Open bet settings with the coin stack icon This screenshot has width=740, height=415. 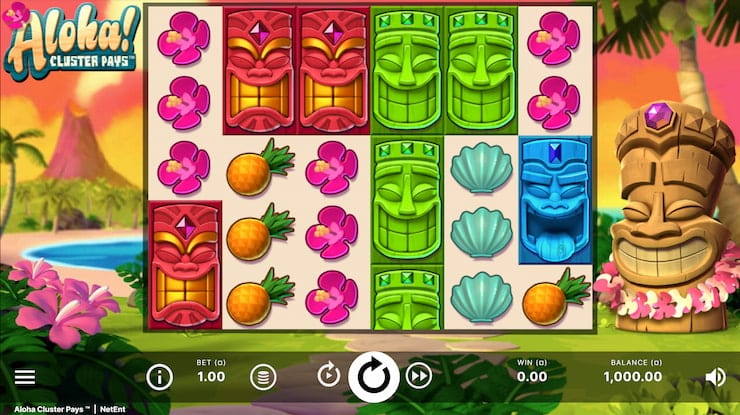(x=262, y=377)
